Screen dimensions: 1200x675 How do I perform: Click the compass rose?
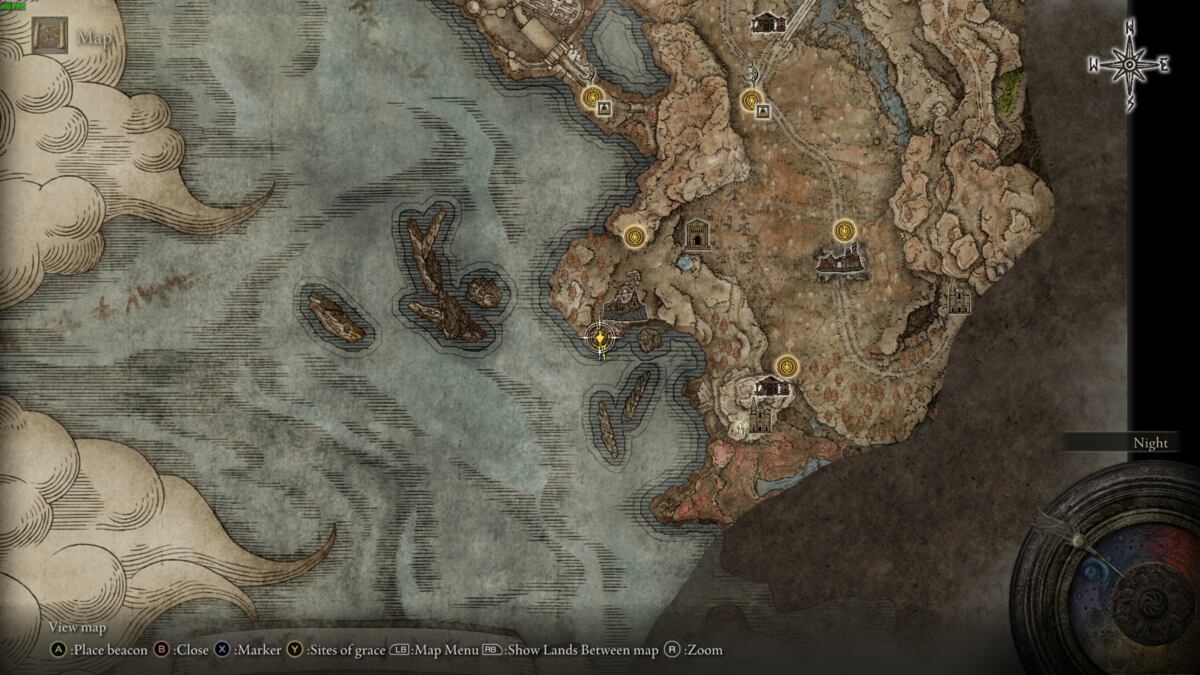tap(1129, 65)
